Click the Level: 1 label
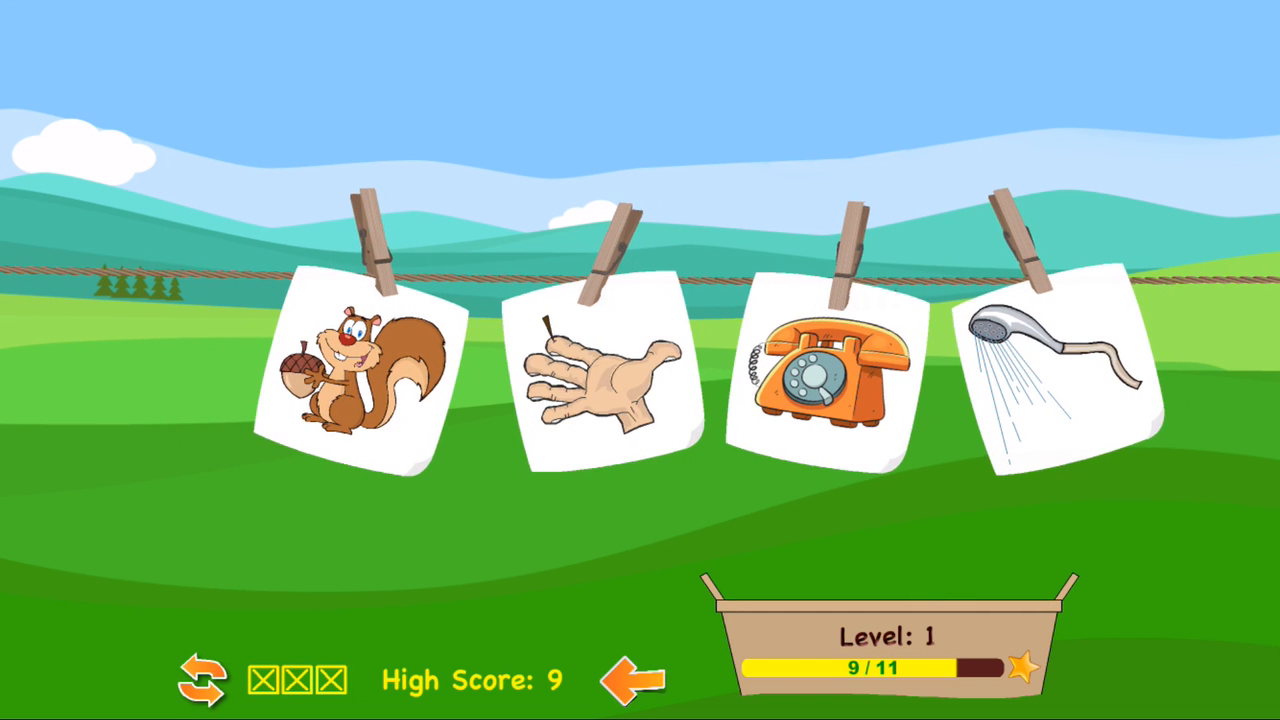The width and height of the screenshot is (1280, 720). (x=885, y=636)
